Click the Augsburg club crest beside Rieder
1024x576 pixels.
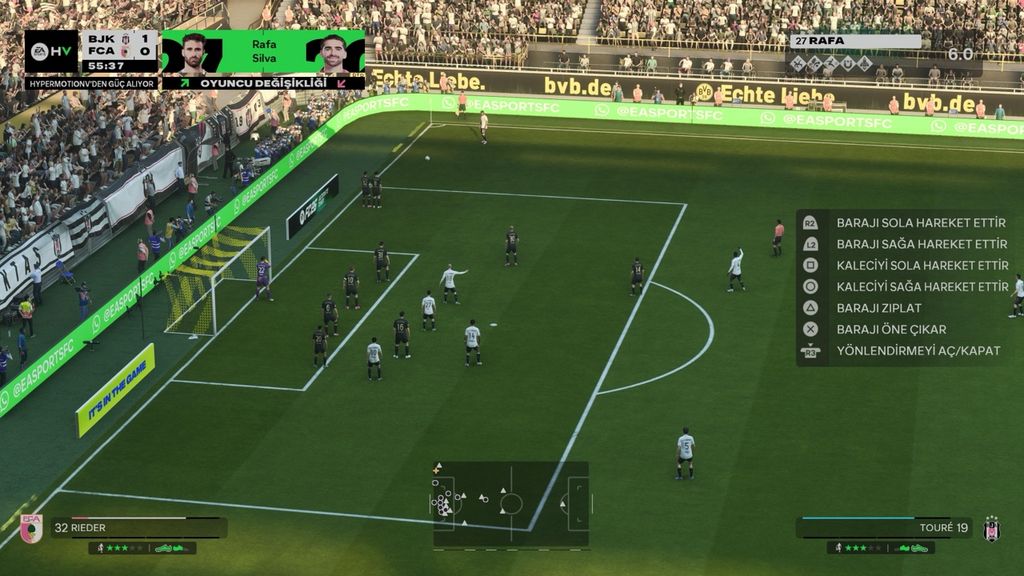(31, 528)
